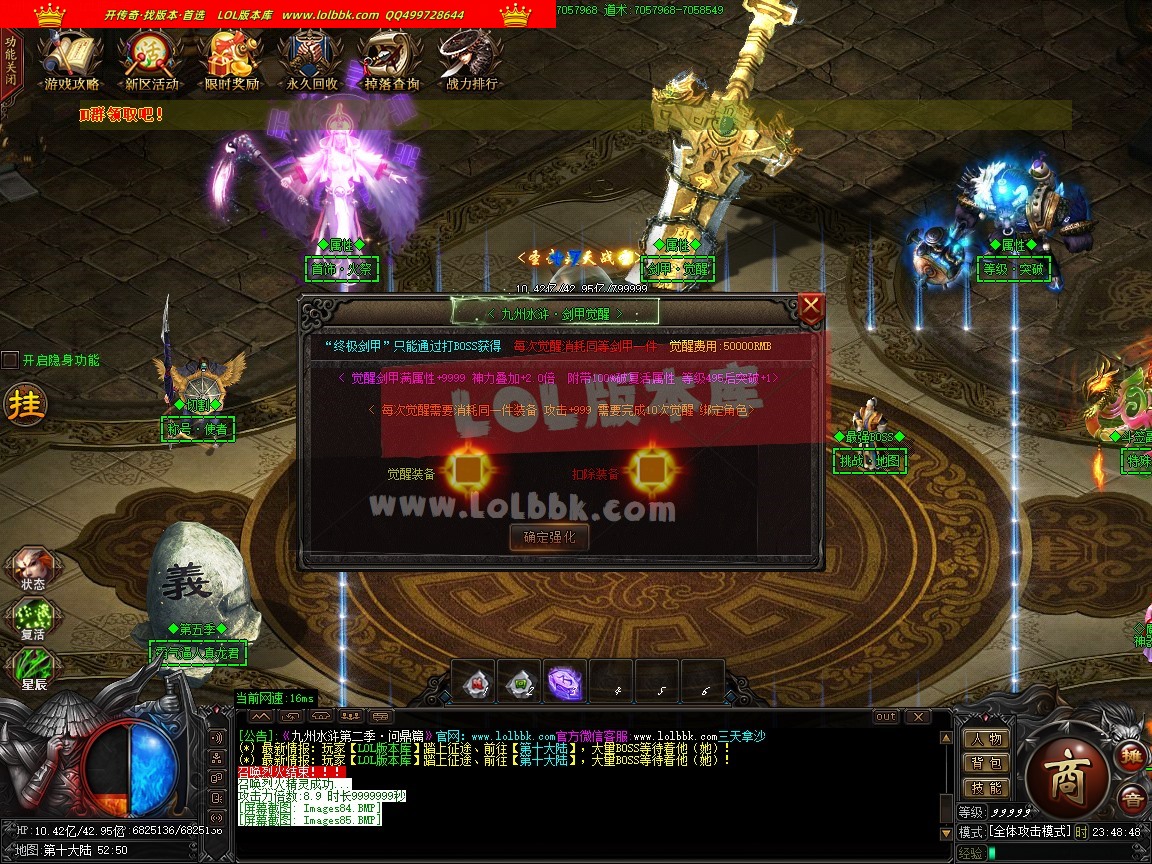Collapse the top menu via 功能关闭 tab
The height and width of the screenshot is (864, 1152).
(10, 61)
